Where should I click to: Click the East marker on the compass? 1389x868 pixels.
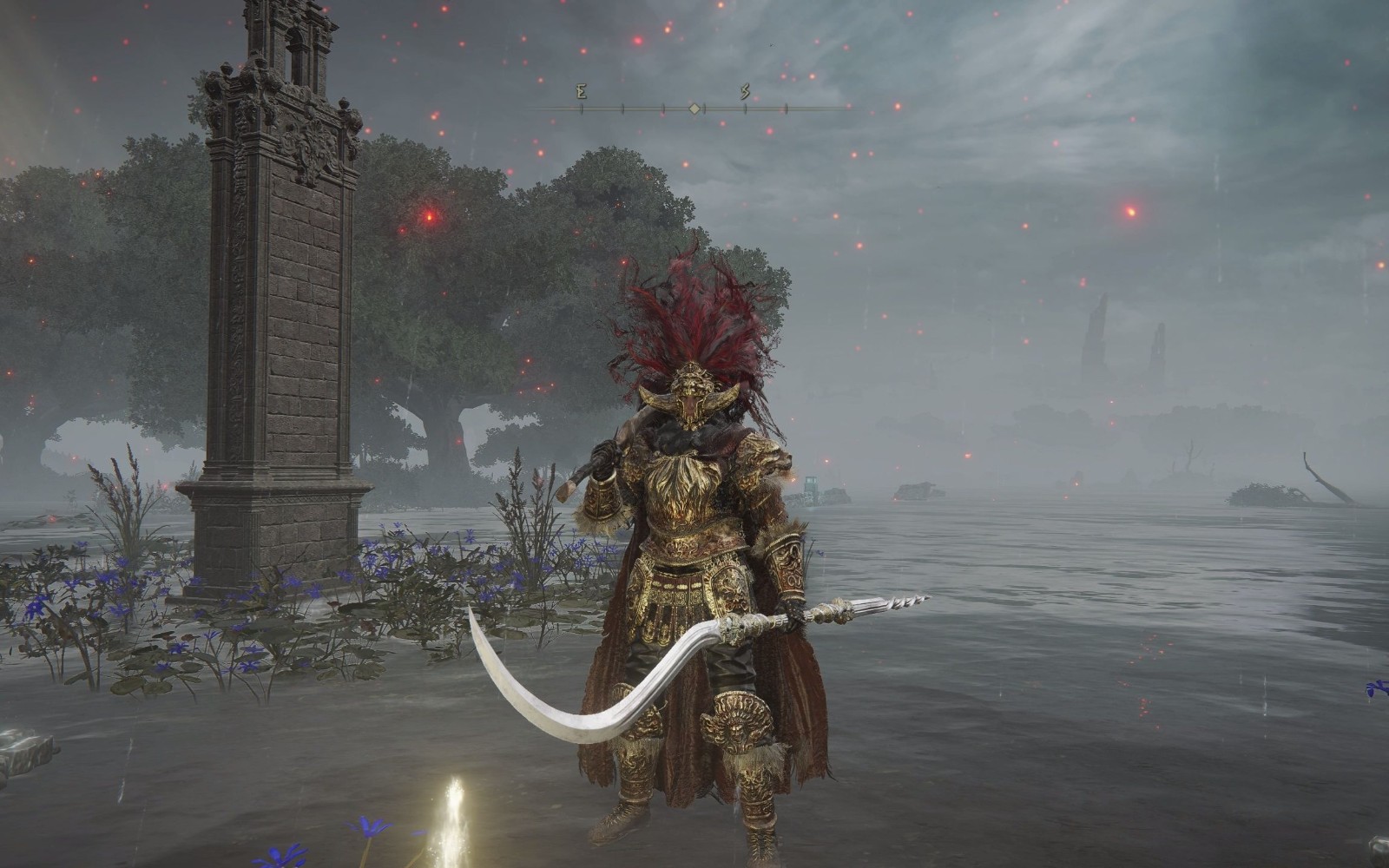(x=581, y=92)
